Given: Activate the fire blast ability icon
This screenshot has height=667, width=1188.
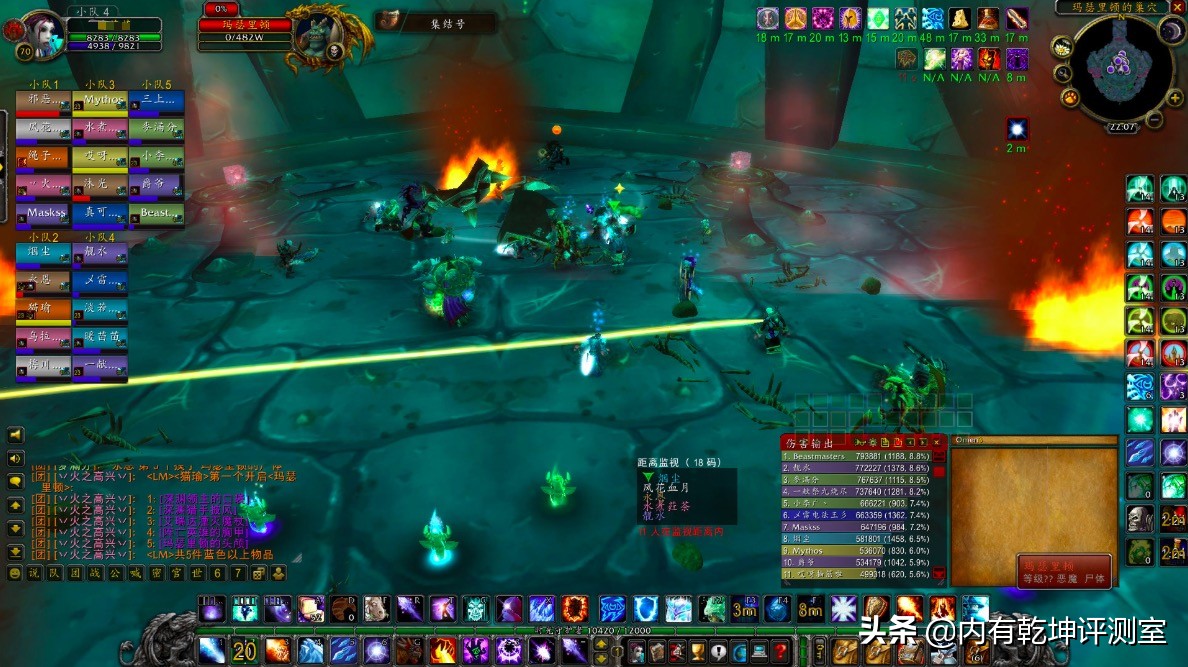Looking at the screenshot, I should (278, 650).
